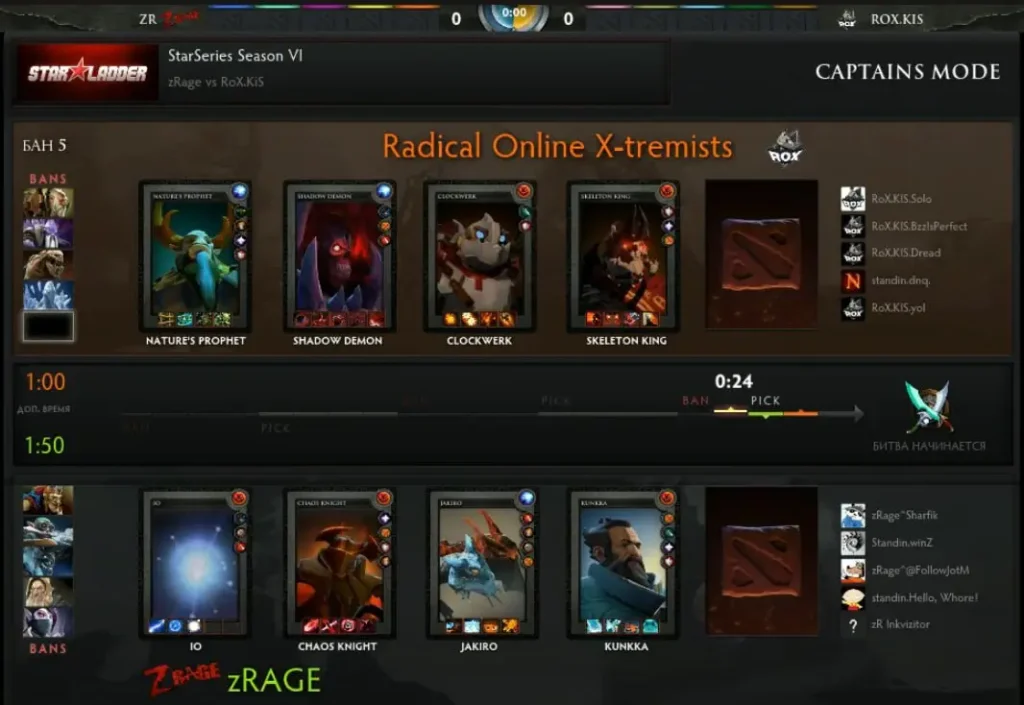This screenshot has height=705, width=1024.
Task: Choose the Shadow Demon hero card
Action: click(339, 256)
